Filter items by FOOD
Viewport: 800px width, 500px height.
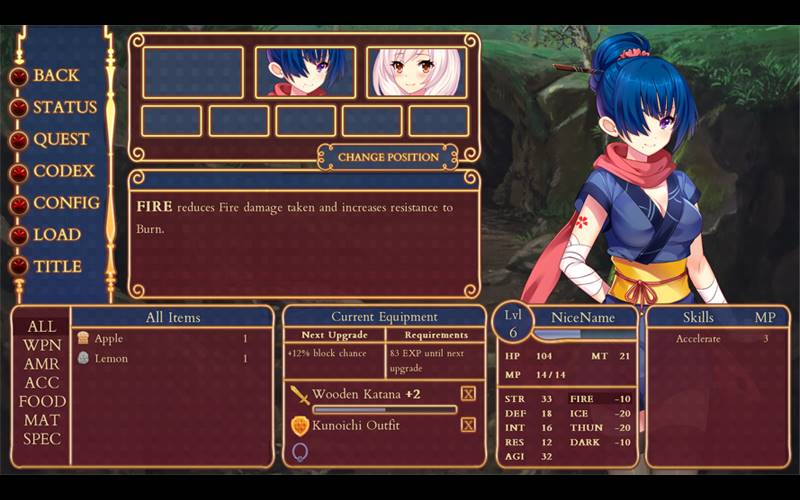pyautogui.click(x=42, y=402)
